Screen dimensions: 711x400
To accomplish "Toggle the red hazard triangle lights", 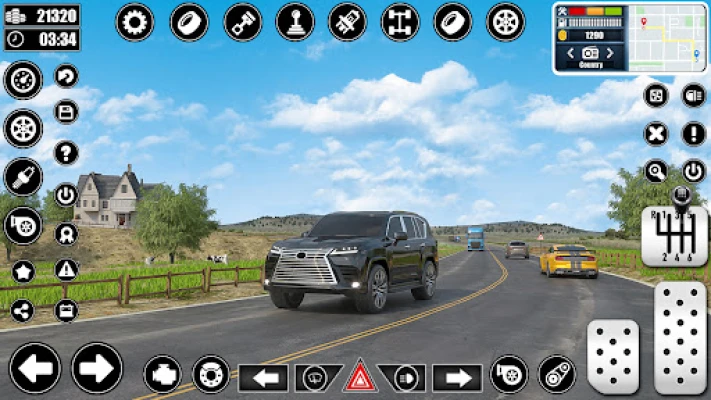I will [x=360, y=377].
